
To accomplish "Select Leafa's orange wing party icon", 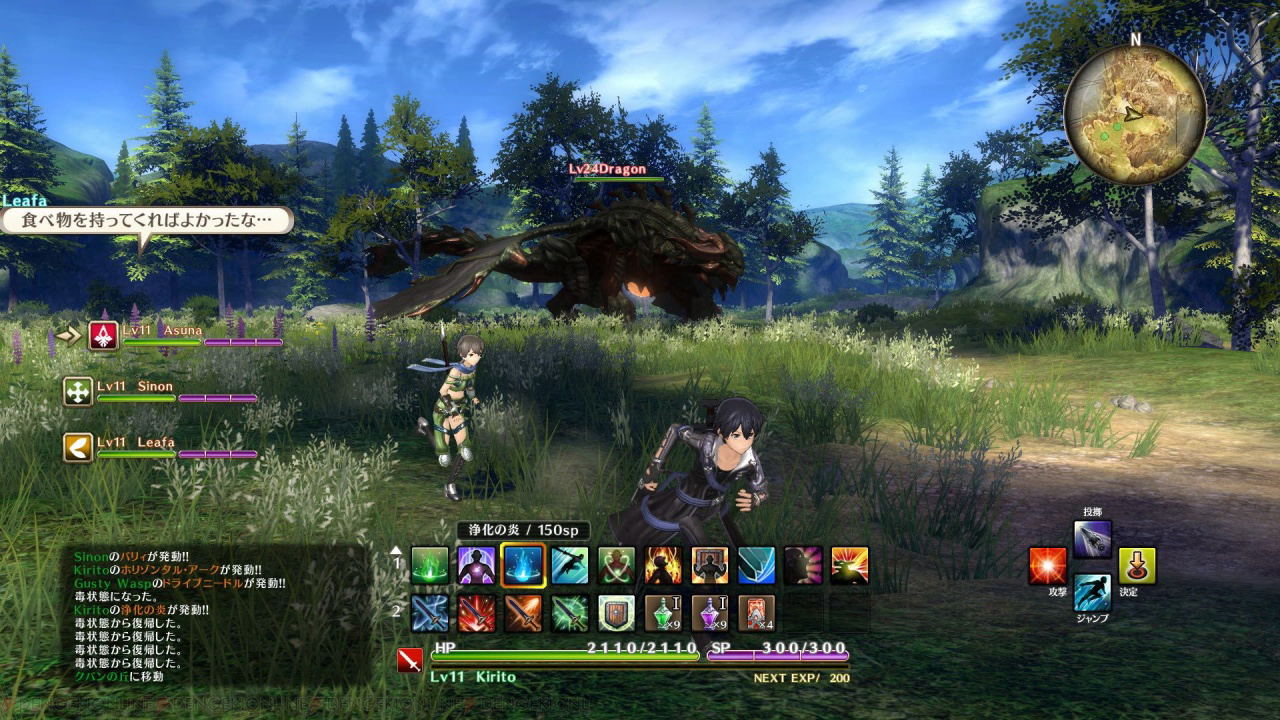I will [x=78, y=447].
